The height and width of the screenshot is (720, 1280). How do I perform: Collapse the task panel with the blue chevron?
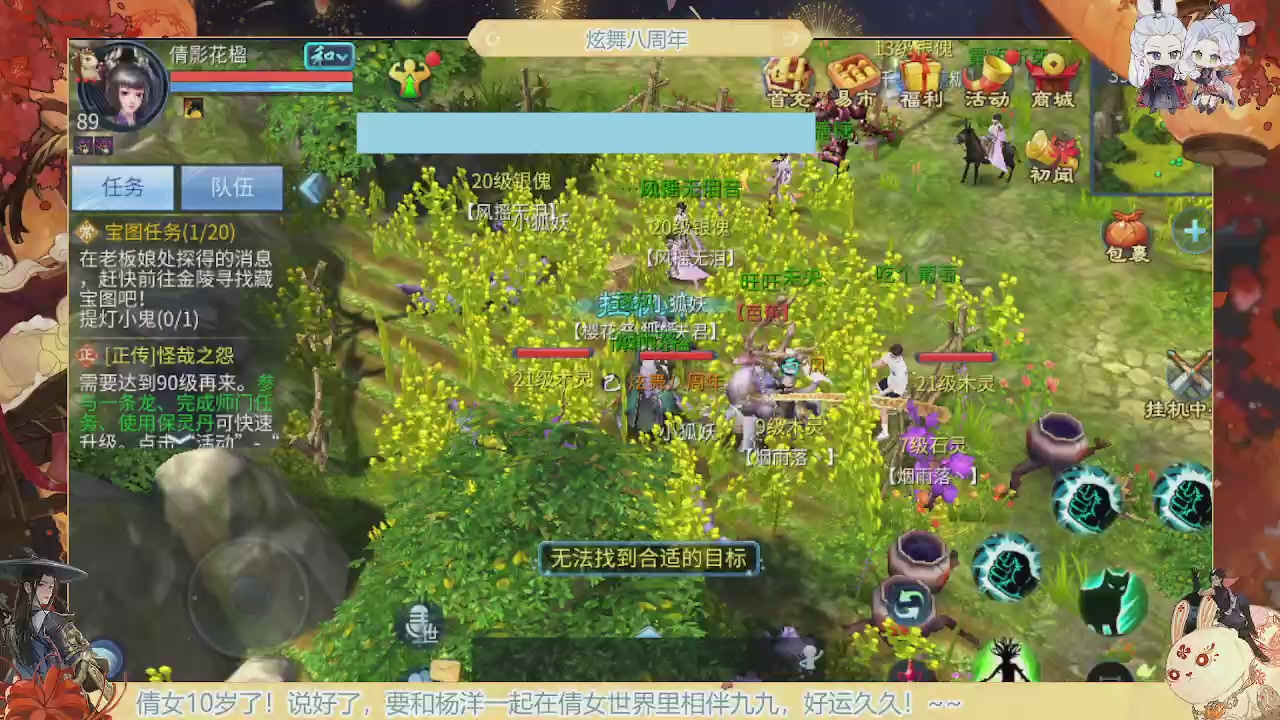pos(312,188)
